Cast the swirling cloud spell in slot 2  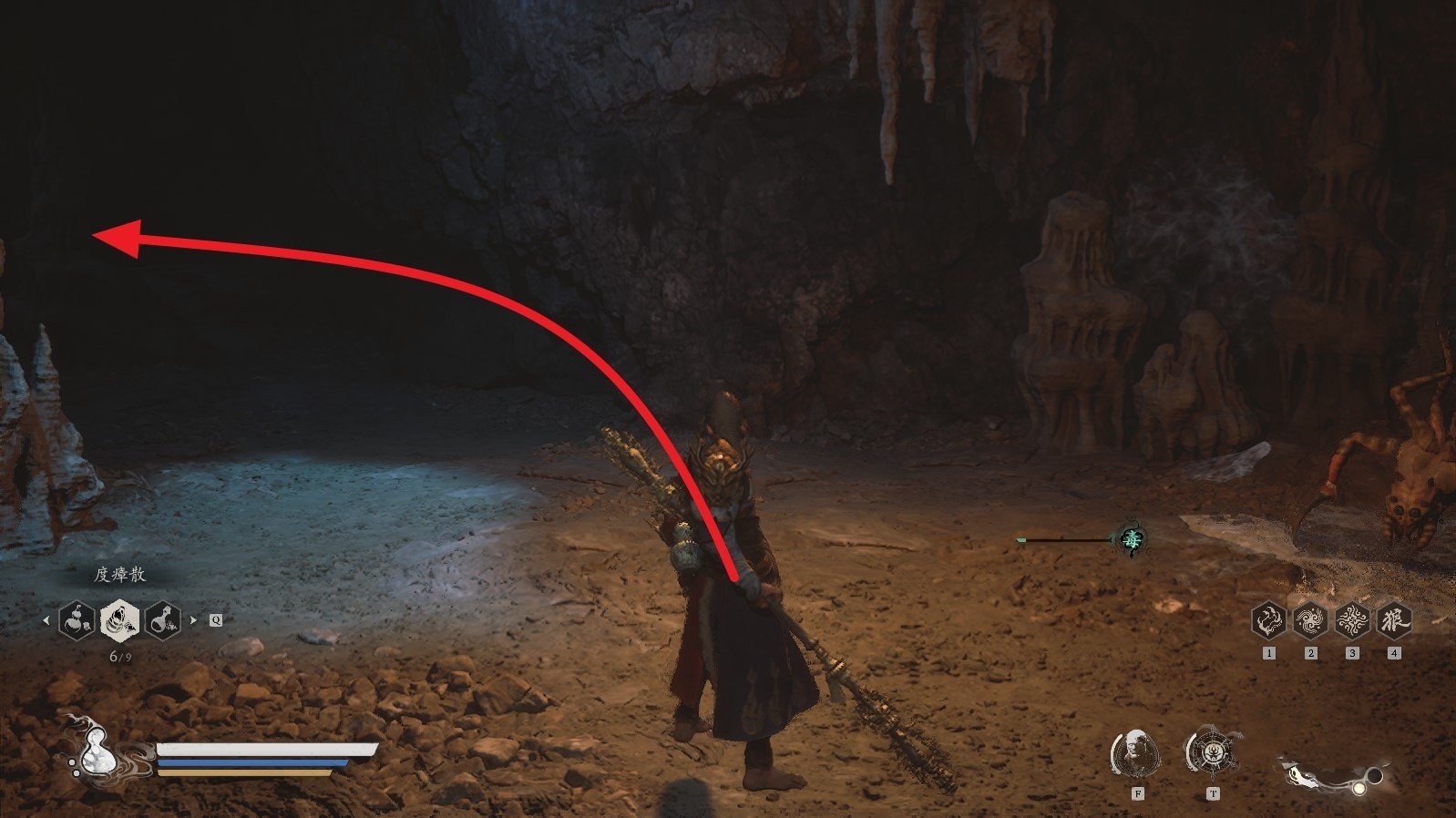tap(1310, 620)
